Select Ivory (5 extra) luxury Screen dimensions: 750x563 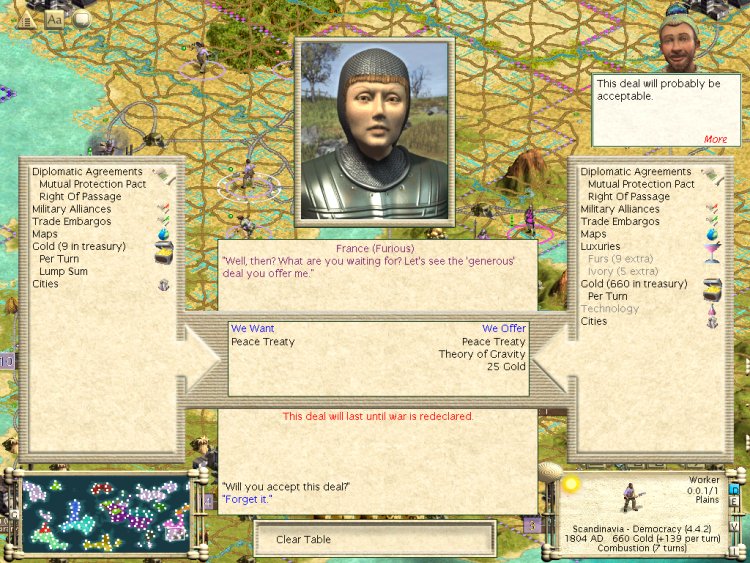pos(623,271)
